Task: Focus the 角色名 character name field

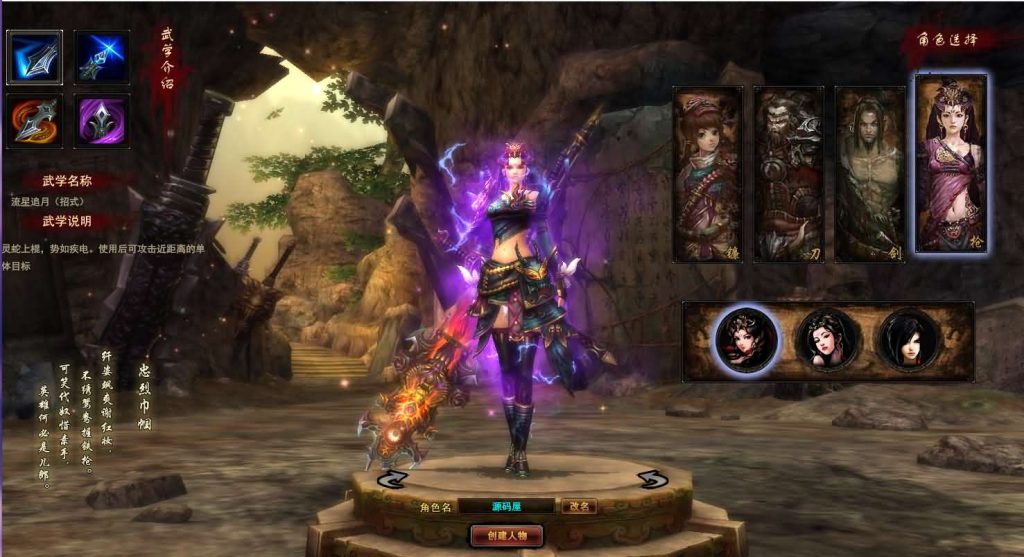Action: tap(507, 506)
